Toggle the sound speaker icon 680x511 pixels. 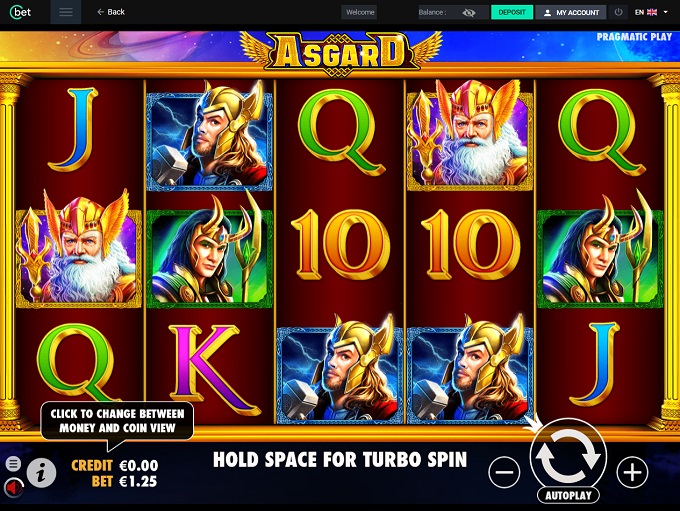point(14,488)
